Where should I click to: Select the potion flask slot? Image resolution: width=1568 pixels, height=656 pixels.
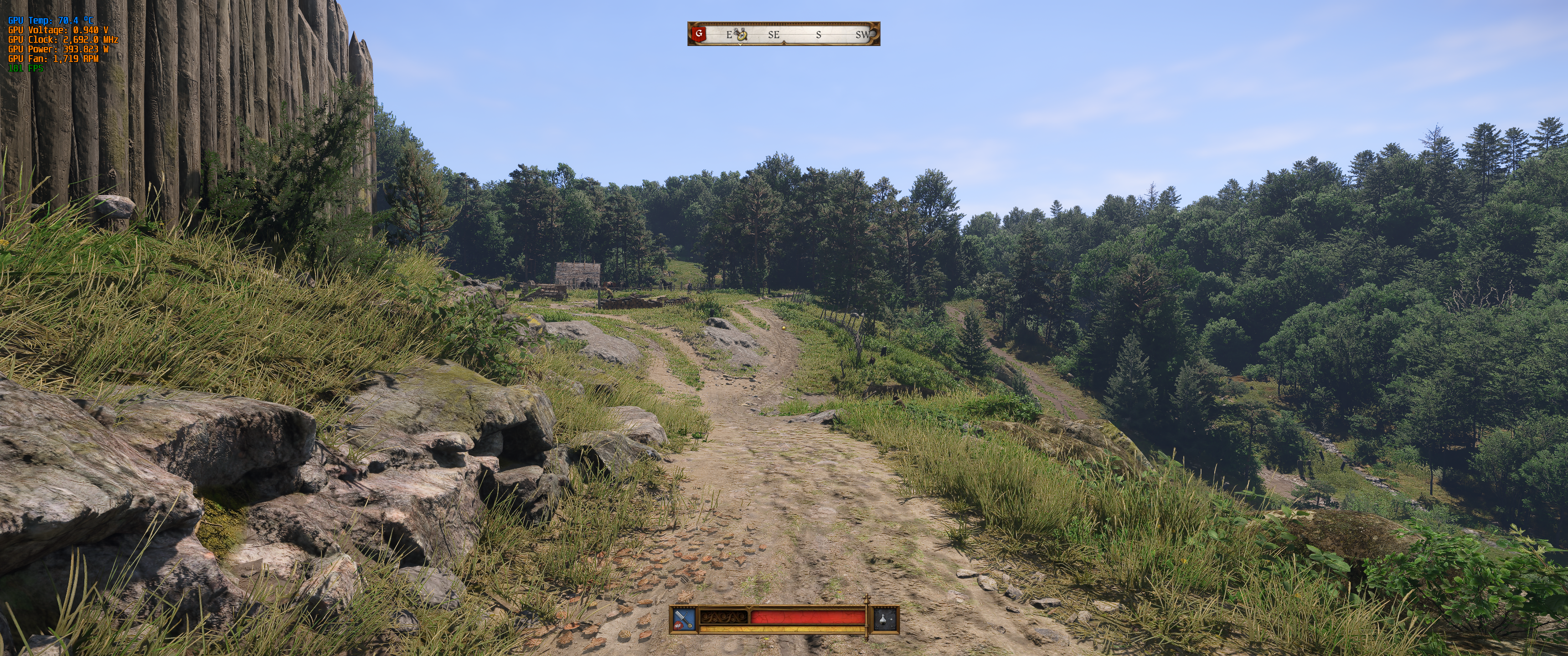coord(887,620)
